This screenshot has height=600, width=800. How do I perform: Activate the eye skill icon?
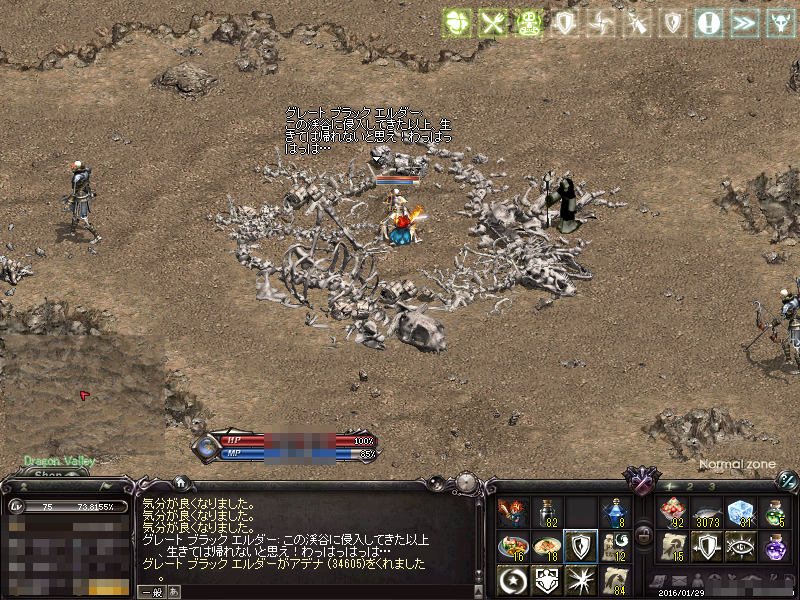(740, 546)
